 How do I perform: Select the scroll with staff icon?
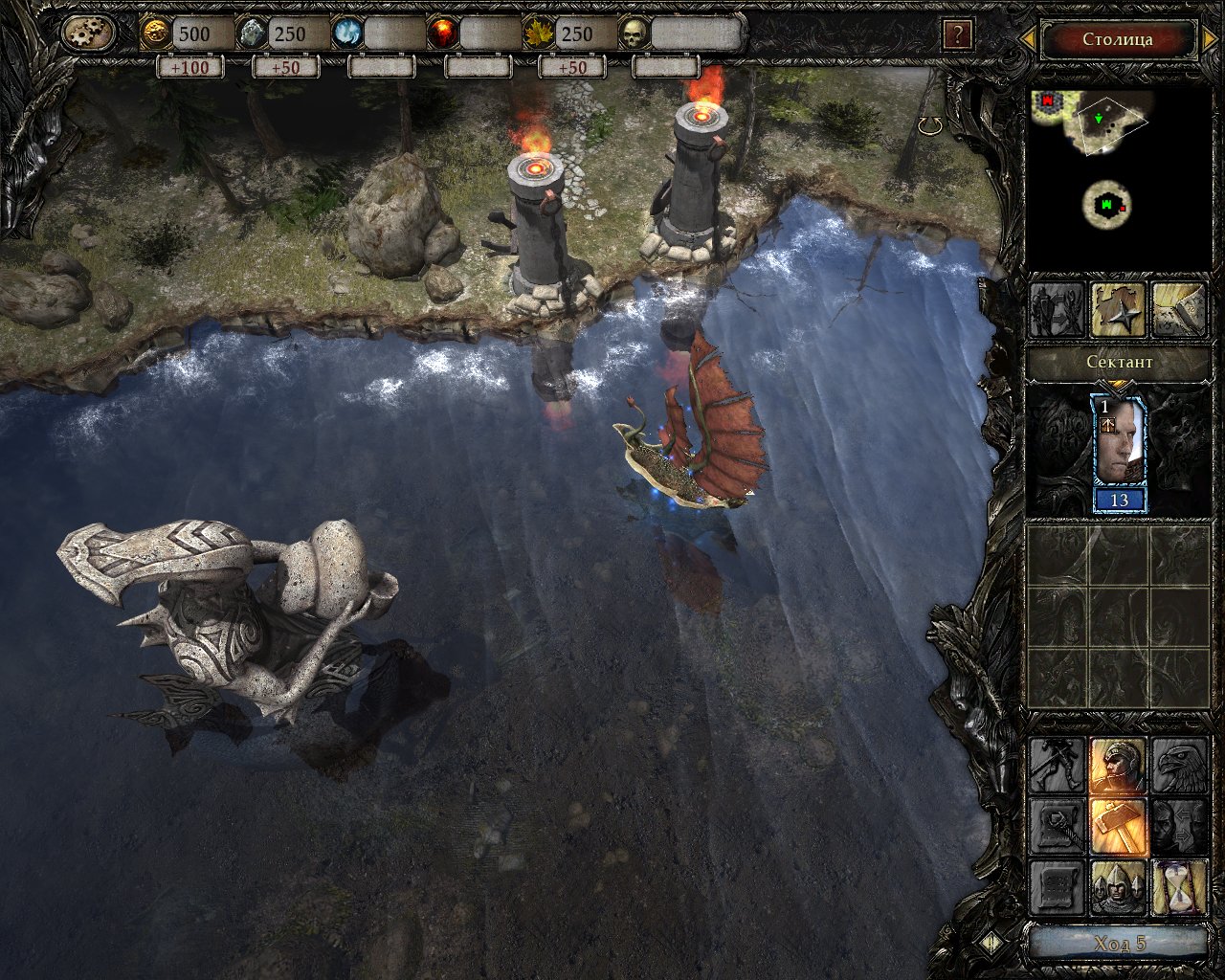[1057, 826]
